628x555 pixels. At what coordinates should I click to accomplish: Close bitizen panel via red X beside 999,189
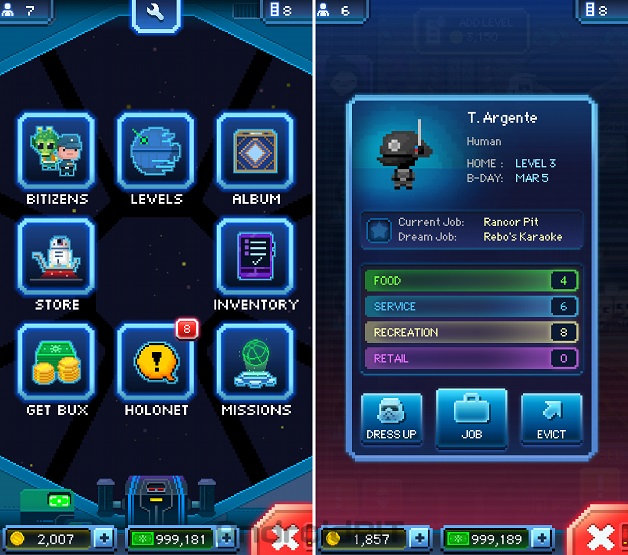point(600,533)
